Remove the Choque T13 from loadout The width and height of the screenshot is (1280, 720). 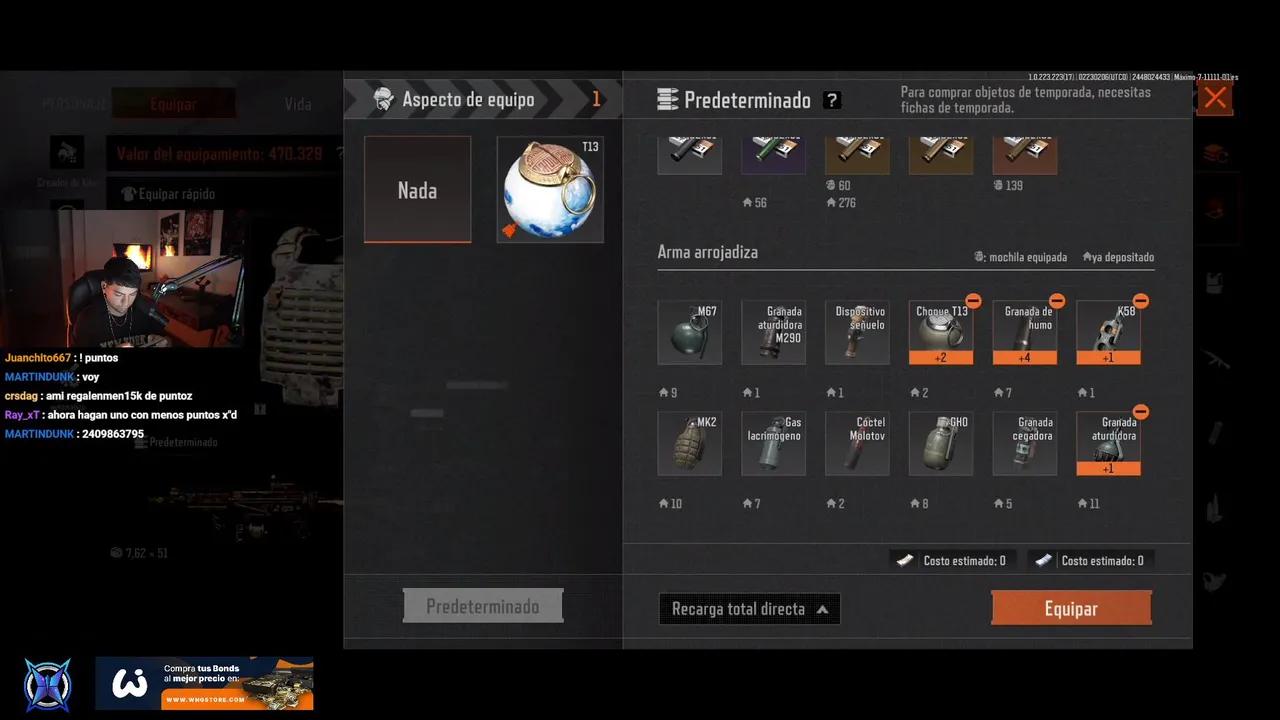click(x=973, y=300)
